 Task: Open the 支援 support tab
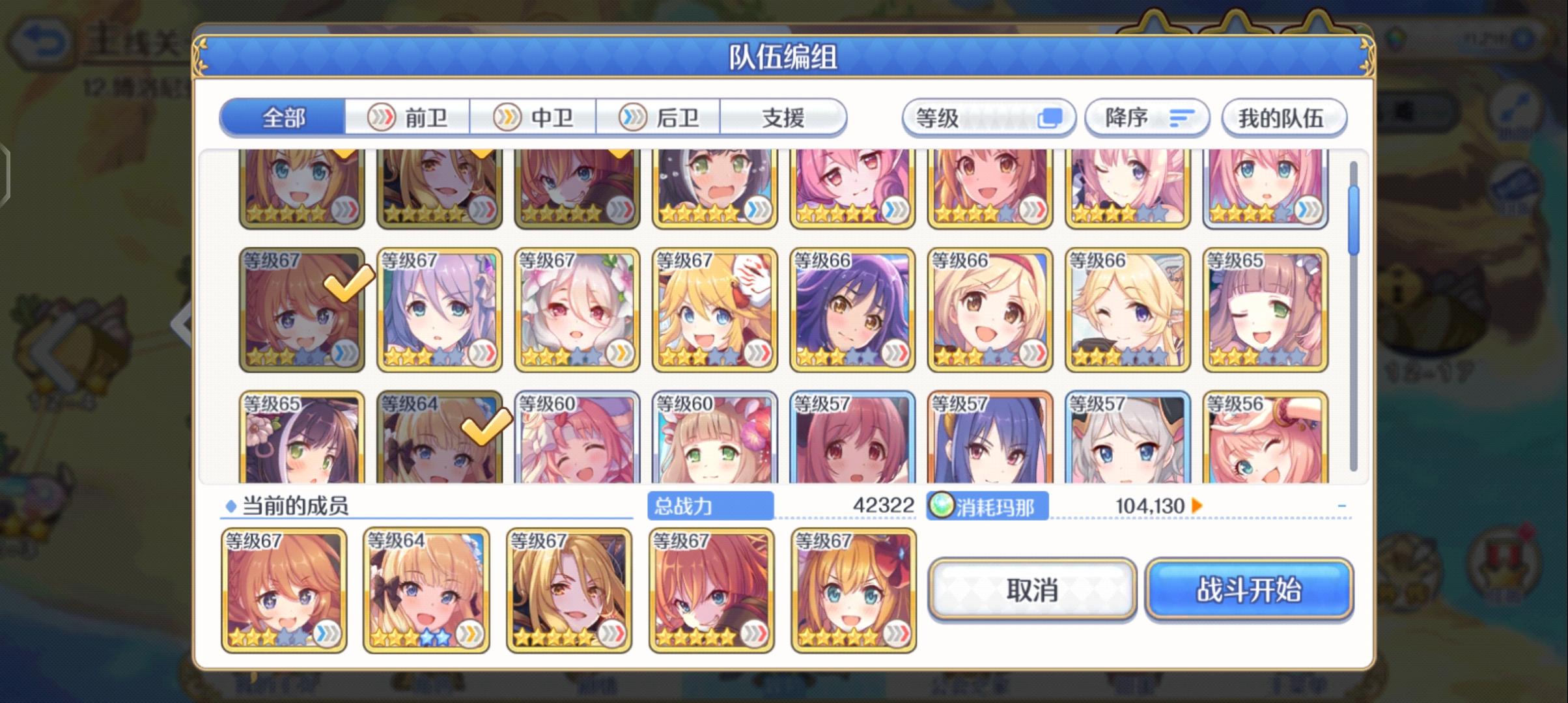(x=785, y=117)
